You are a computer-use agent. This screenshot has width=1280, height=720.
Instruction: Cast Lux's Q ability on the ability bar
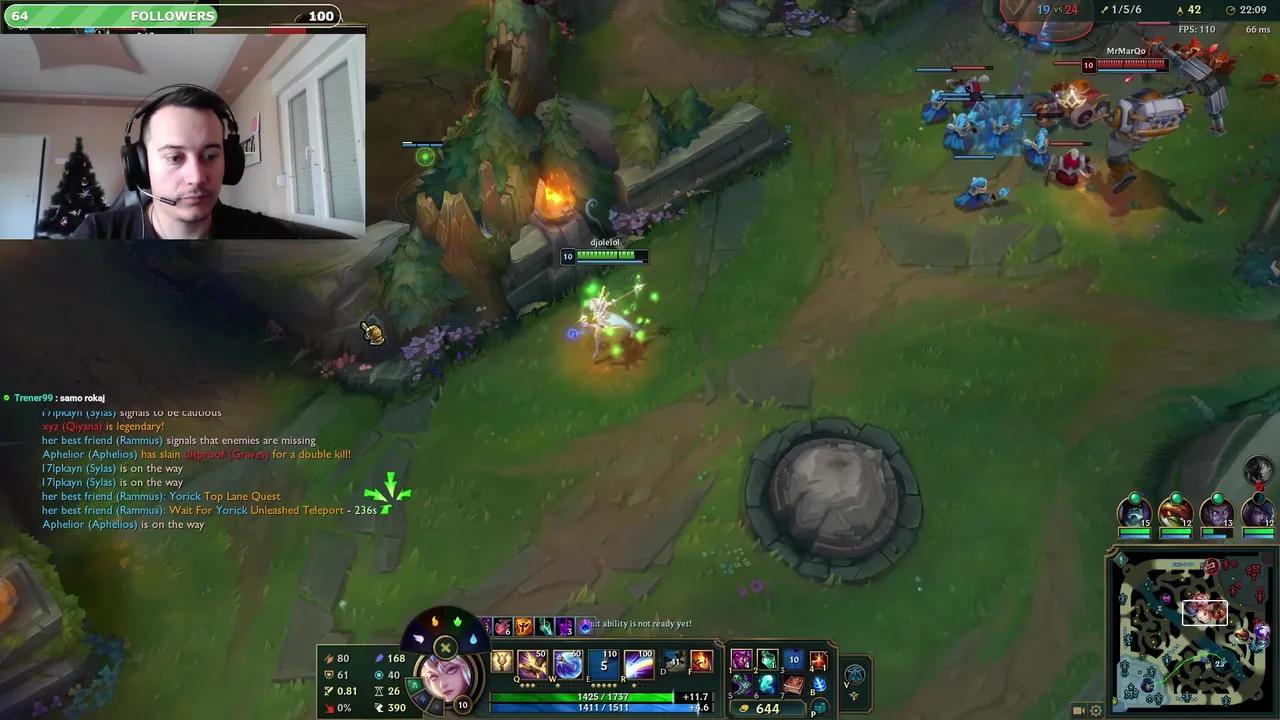[x=533, y=664]
